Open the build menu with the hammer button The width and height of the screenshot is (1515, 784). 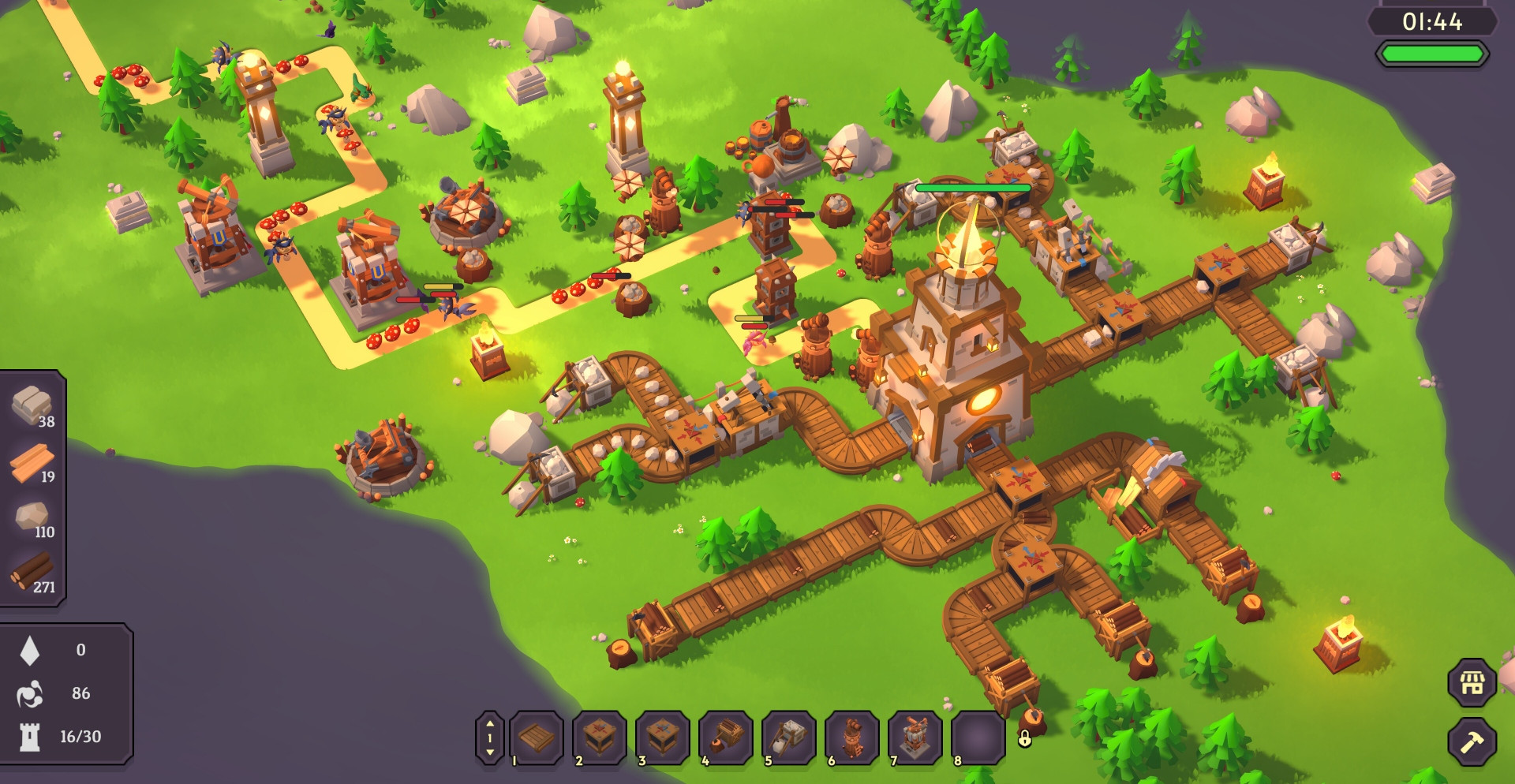coord(1472,741)
